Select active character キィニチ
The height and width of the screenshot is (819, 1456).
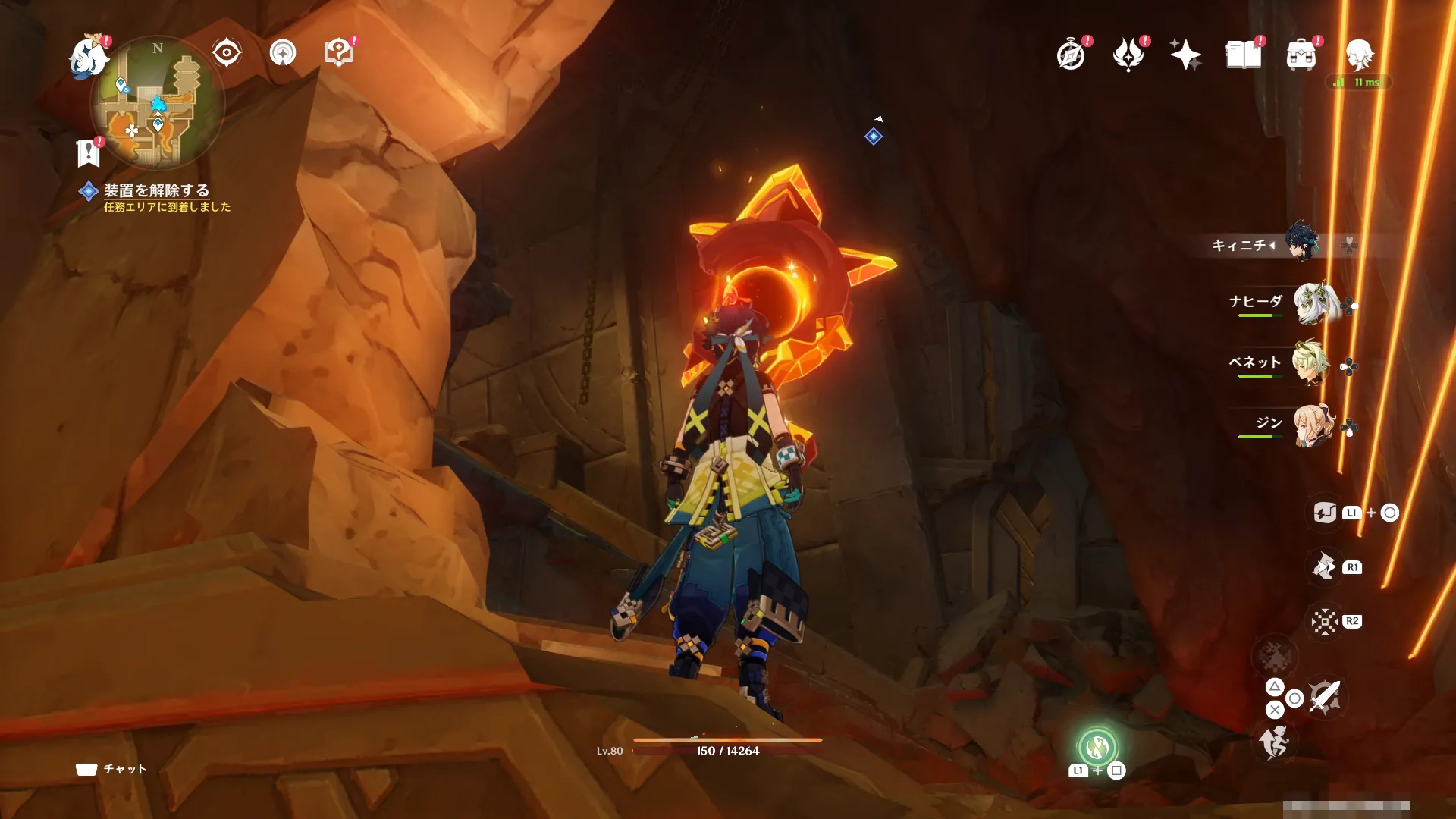(x=1301, y=243)
